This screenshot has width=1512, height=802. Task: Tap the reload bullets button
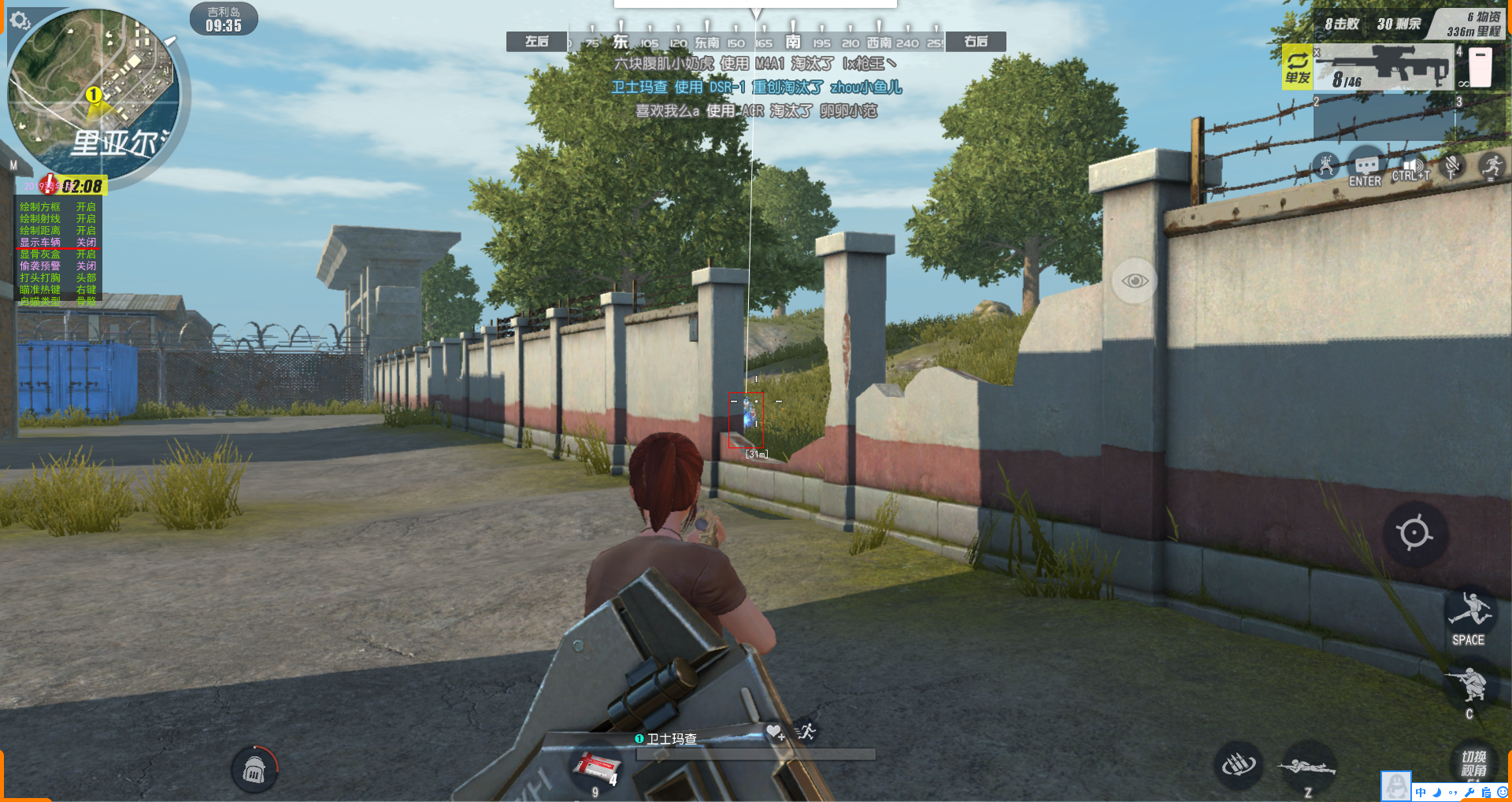(x=1238, y=764)
